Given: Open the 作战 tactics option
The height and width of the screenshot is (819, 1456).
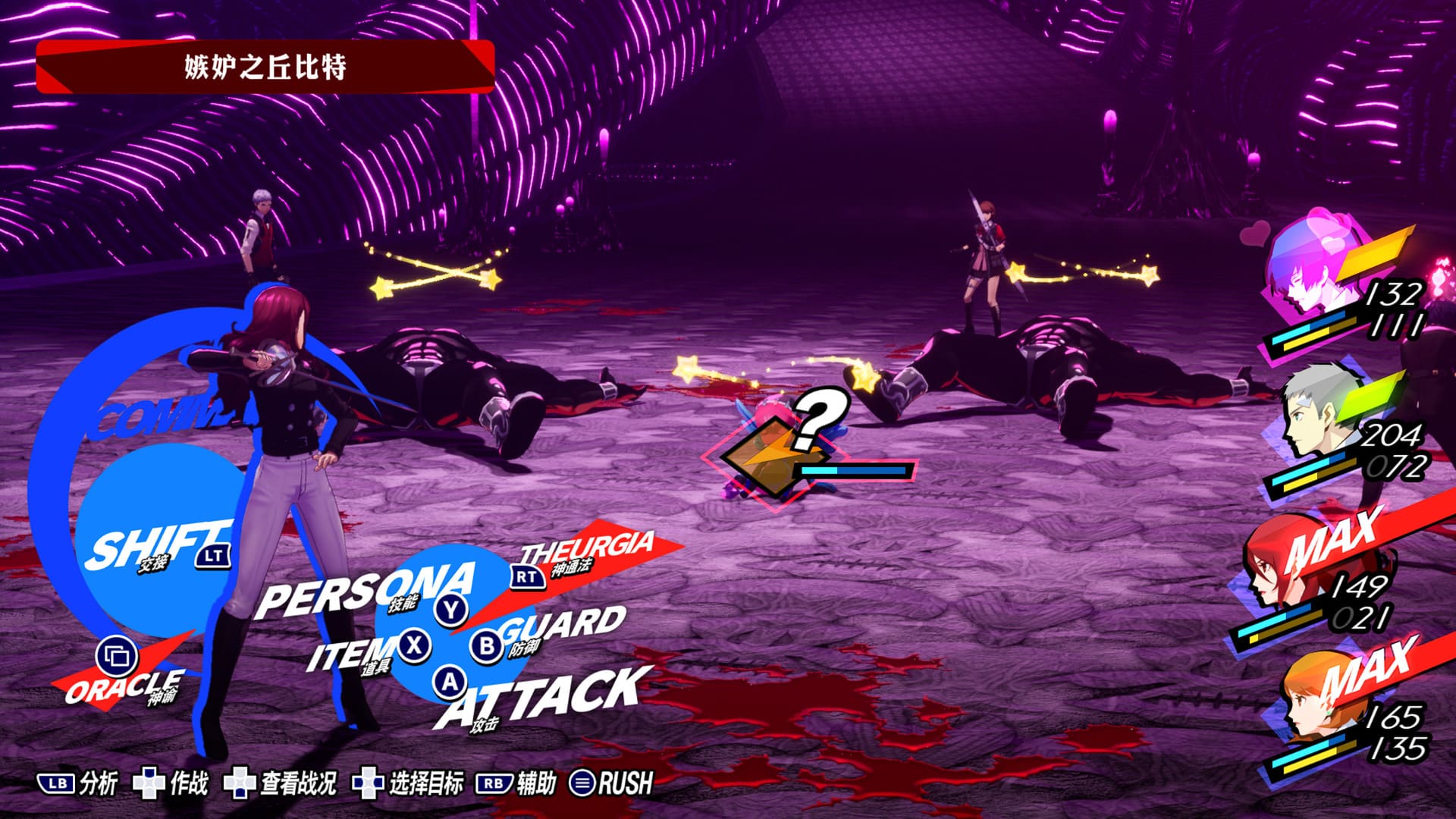Looking at the screenshot, I should pyautogui.click(x=171, y=783).
